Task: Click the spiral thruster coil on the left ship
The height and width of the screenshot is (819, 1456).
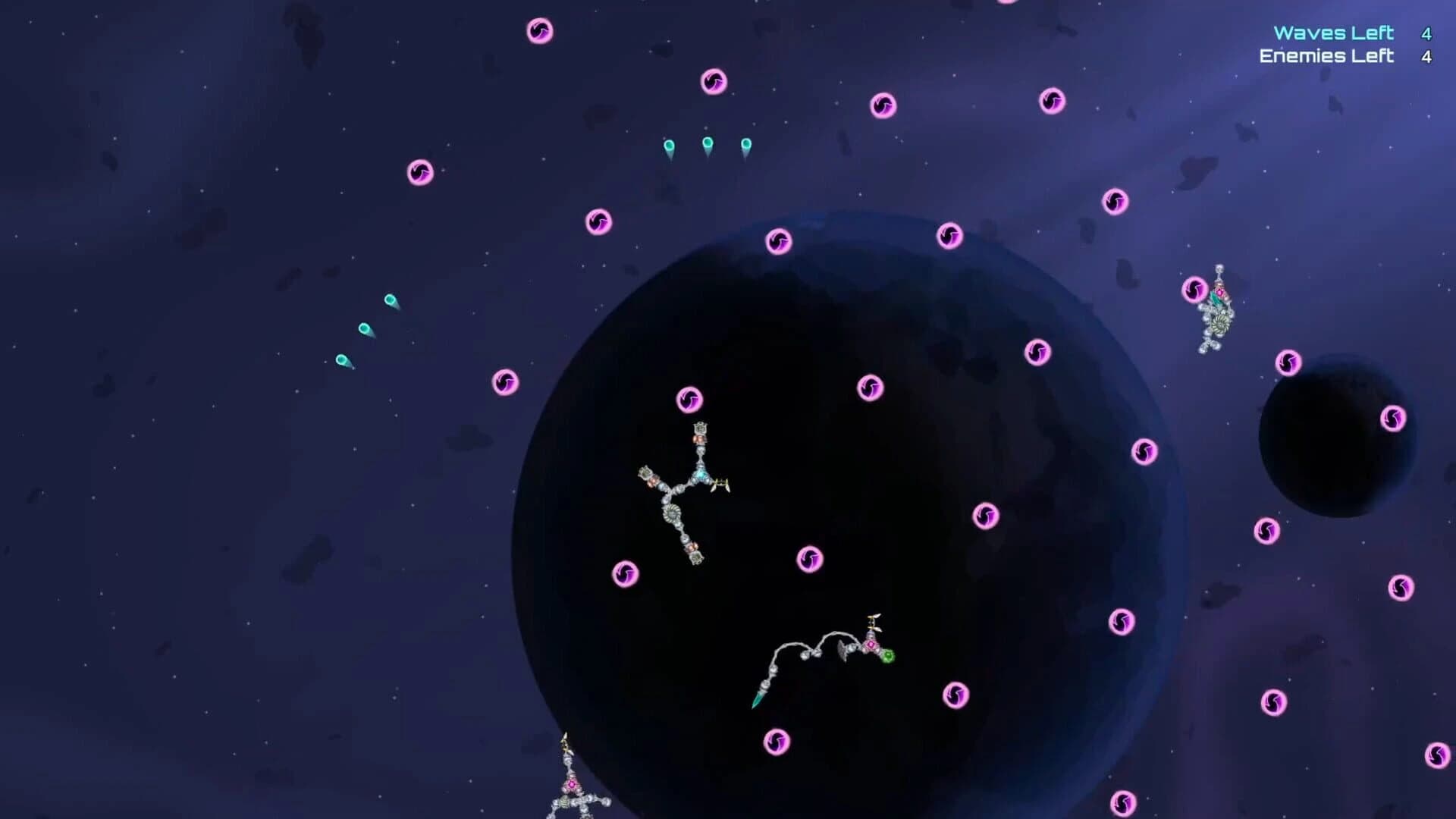Action: click(673, 513)
